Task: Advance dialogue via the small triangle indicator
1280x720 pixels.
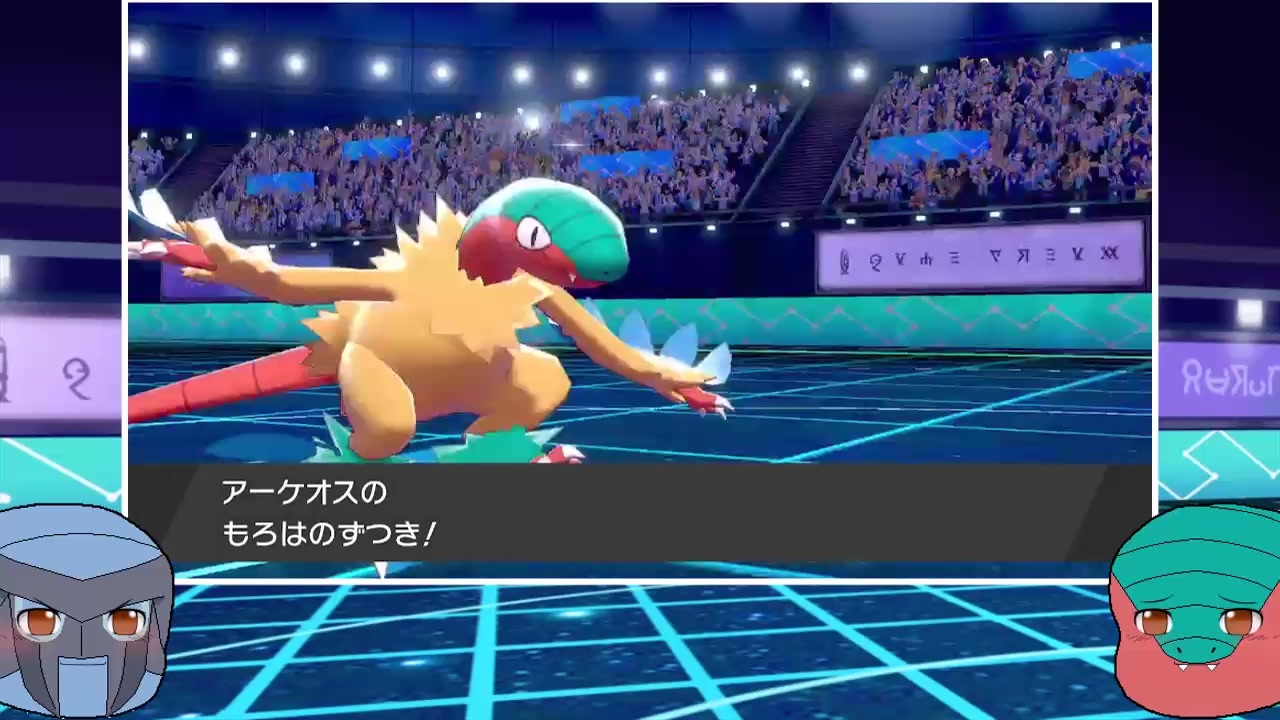Action: [x=382, y=571]
